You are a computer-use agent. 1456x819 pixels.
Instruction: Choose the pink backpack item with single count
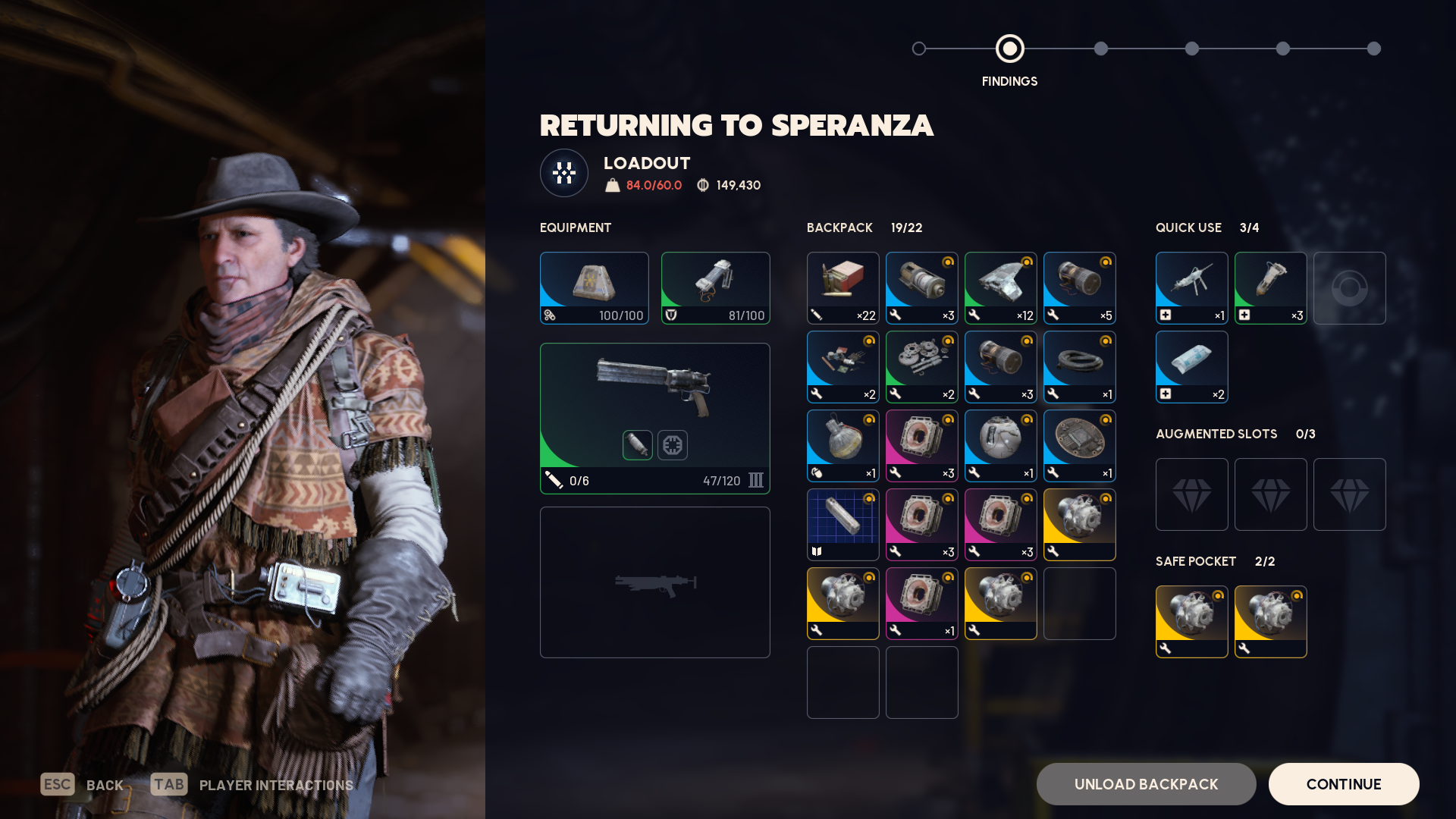(x=921, y=604)
